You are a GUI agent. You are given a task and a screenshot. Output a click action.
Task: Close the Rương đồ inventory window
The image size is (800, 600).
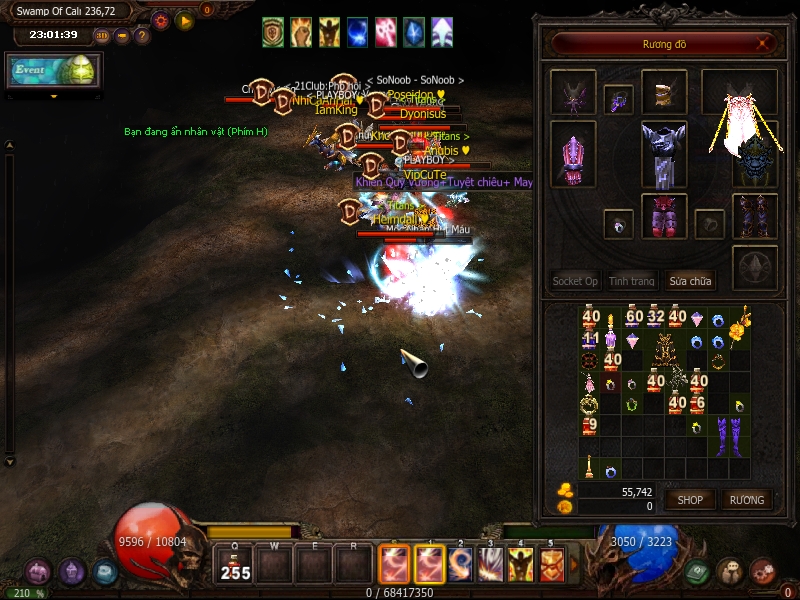pos(763,44)
